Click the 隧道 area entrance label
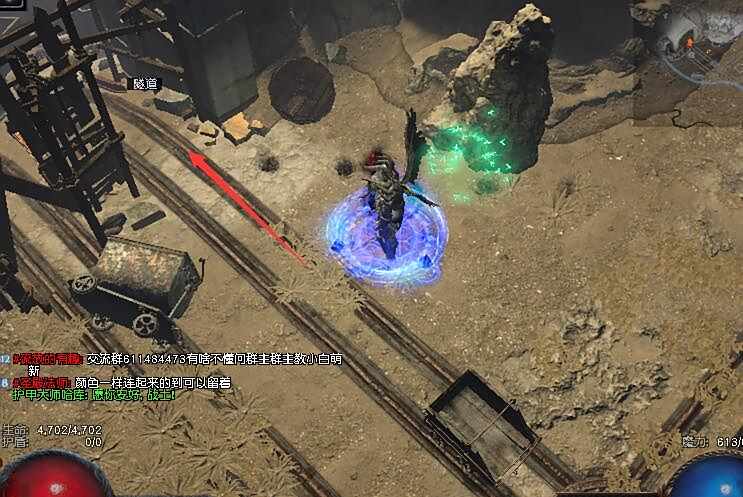The image size is (743, 497). pos(146,84)
